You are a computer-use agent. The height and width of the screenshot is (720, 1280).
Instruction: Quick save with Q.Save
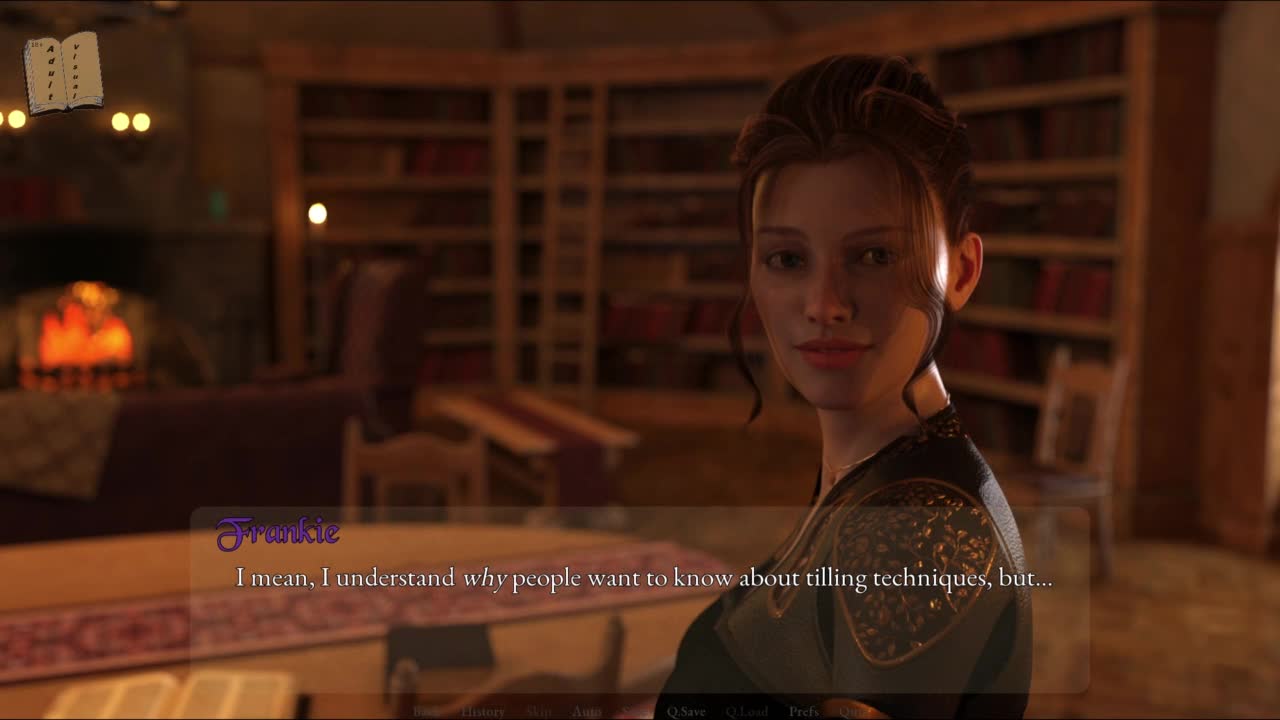tap(686, 711)
